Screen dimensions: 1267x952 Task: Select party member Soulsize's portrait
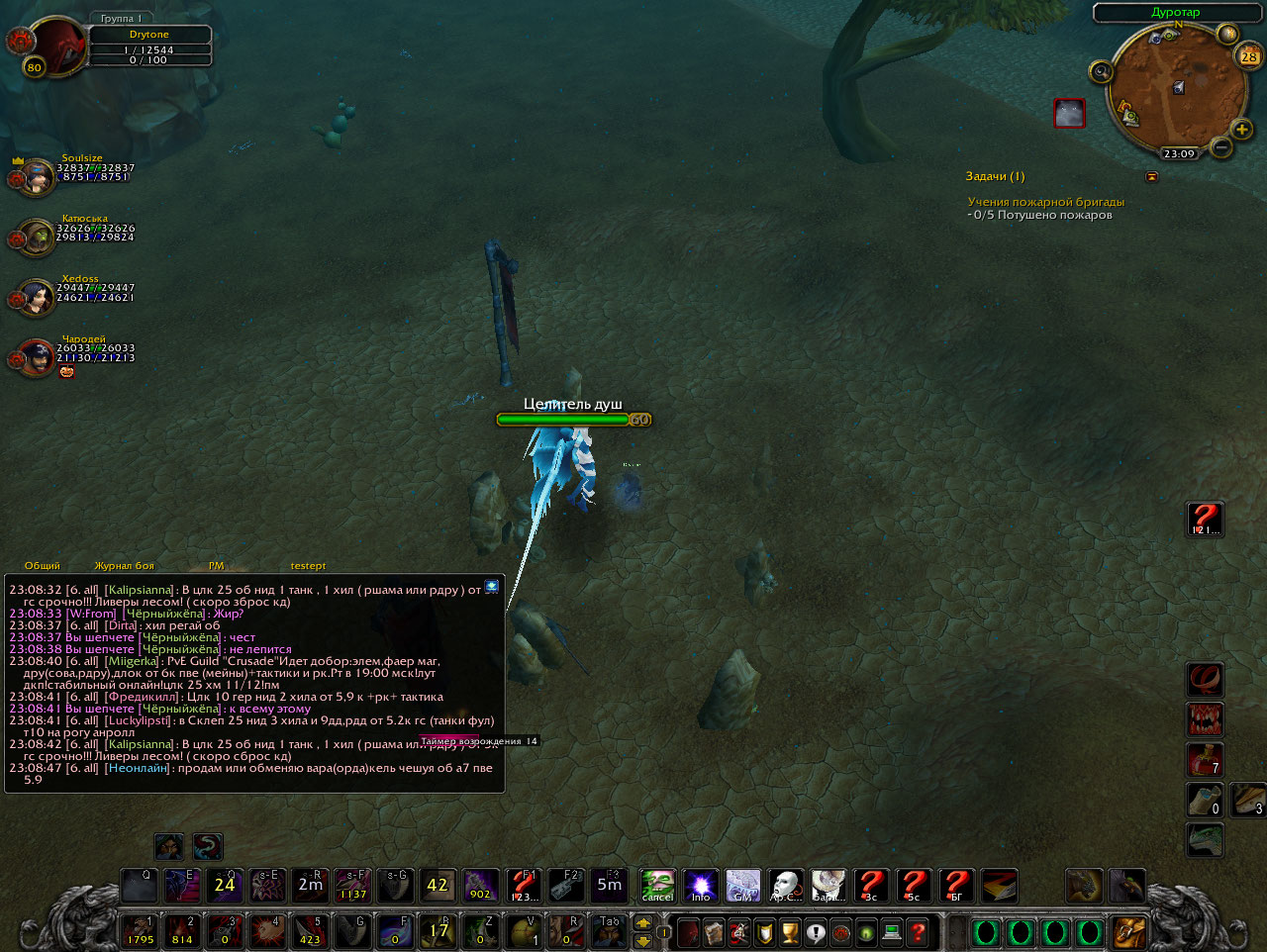(37, 178)
